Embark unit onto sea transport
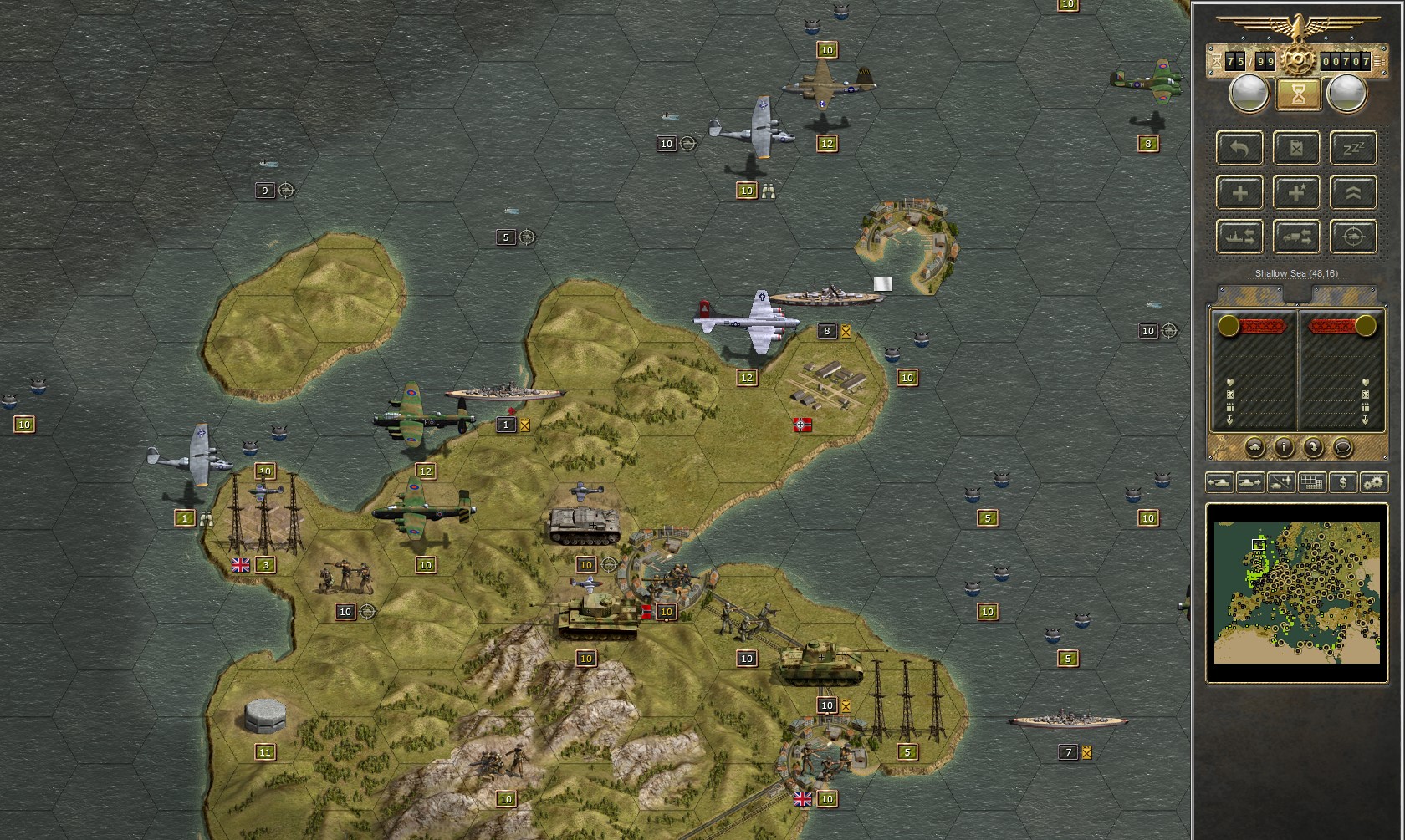The width and height of the screenshot is (1405, 840). [1239, 237]
